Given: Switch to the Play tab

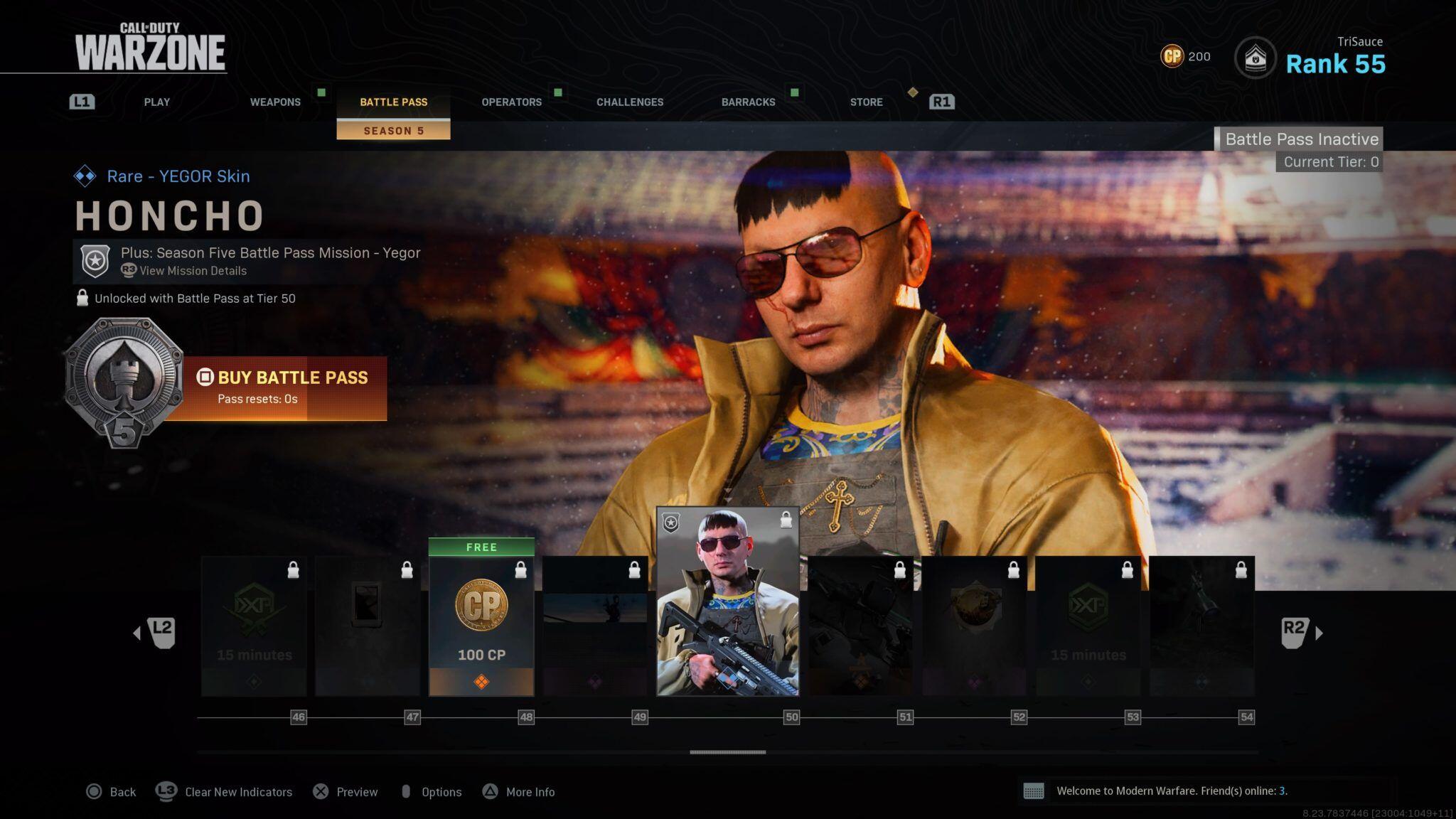Looking at the screenshot, I should [x=156, y=102].
